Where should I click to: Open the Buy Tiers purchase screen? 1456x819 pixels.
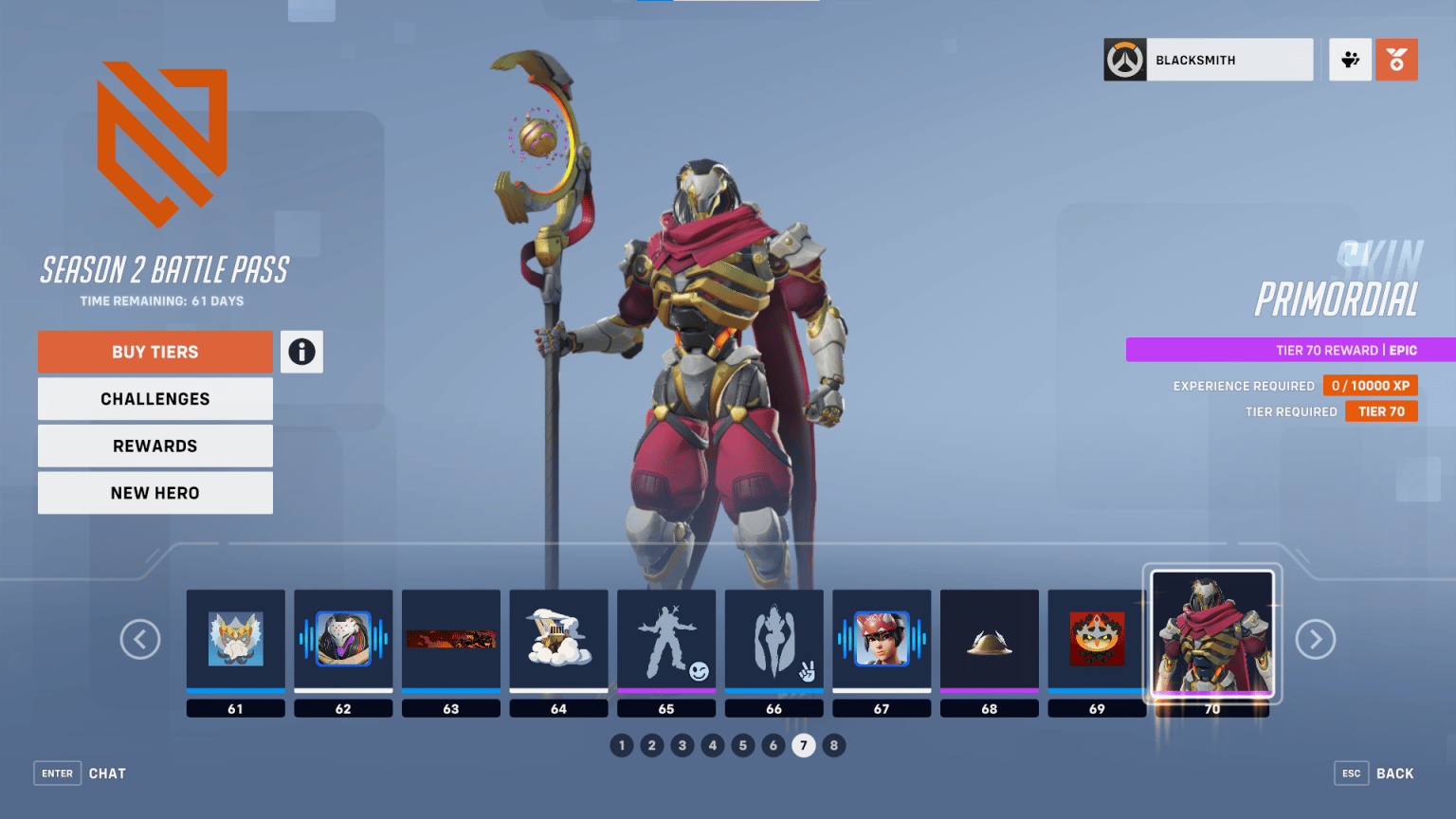tap(155, 352)
